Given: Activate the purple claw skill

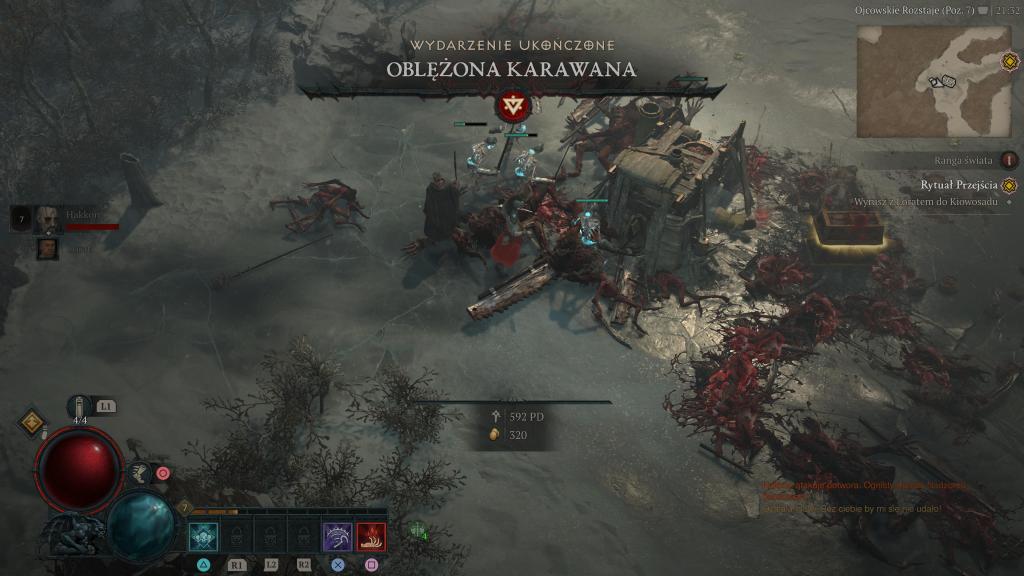Looking at the screenshot, I should pos(337,537).
